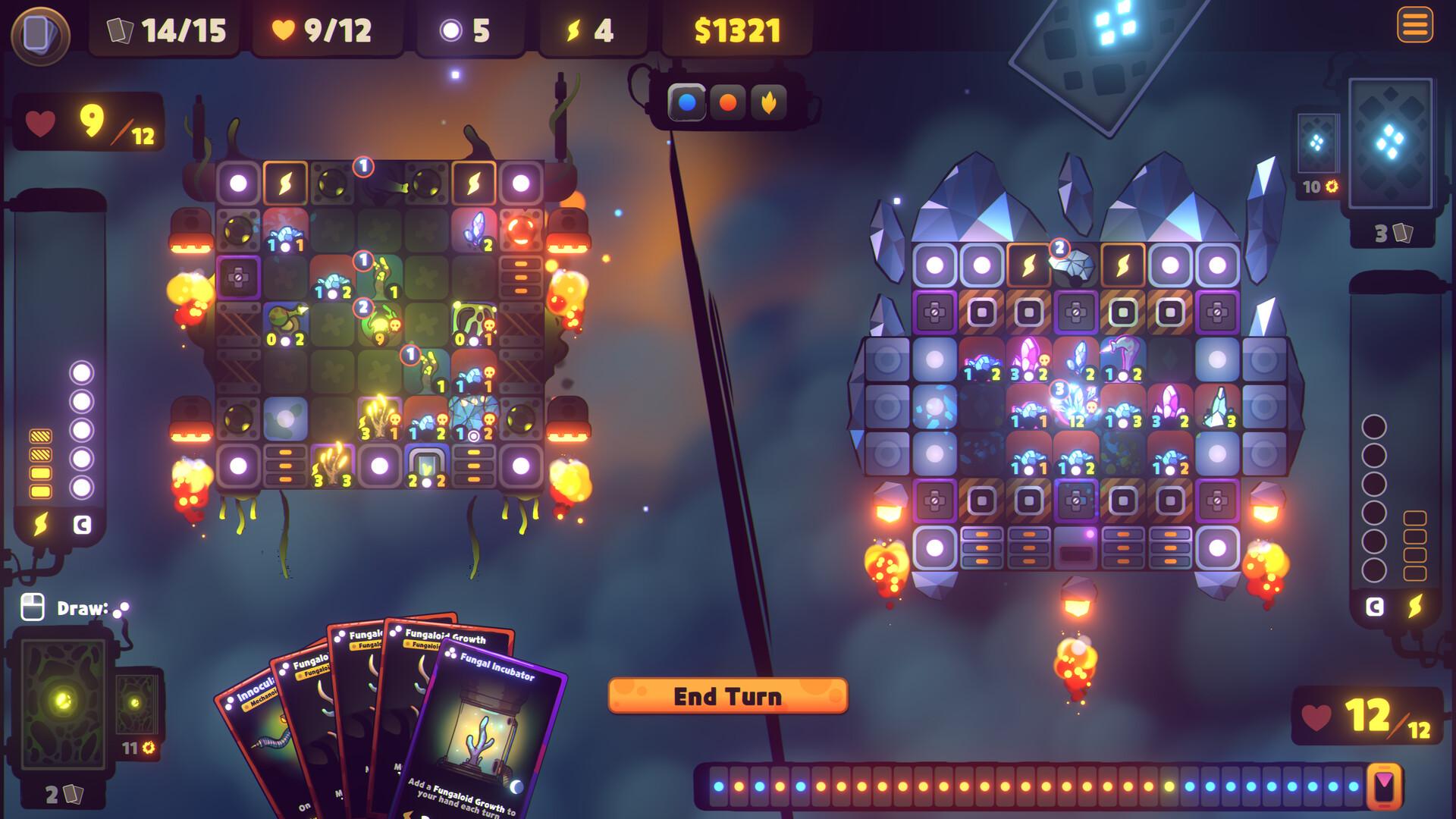The width and height of the screenshot is (1456, 819).
Task: End the current turn
Action: click(727, 696)
